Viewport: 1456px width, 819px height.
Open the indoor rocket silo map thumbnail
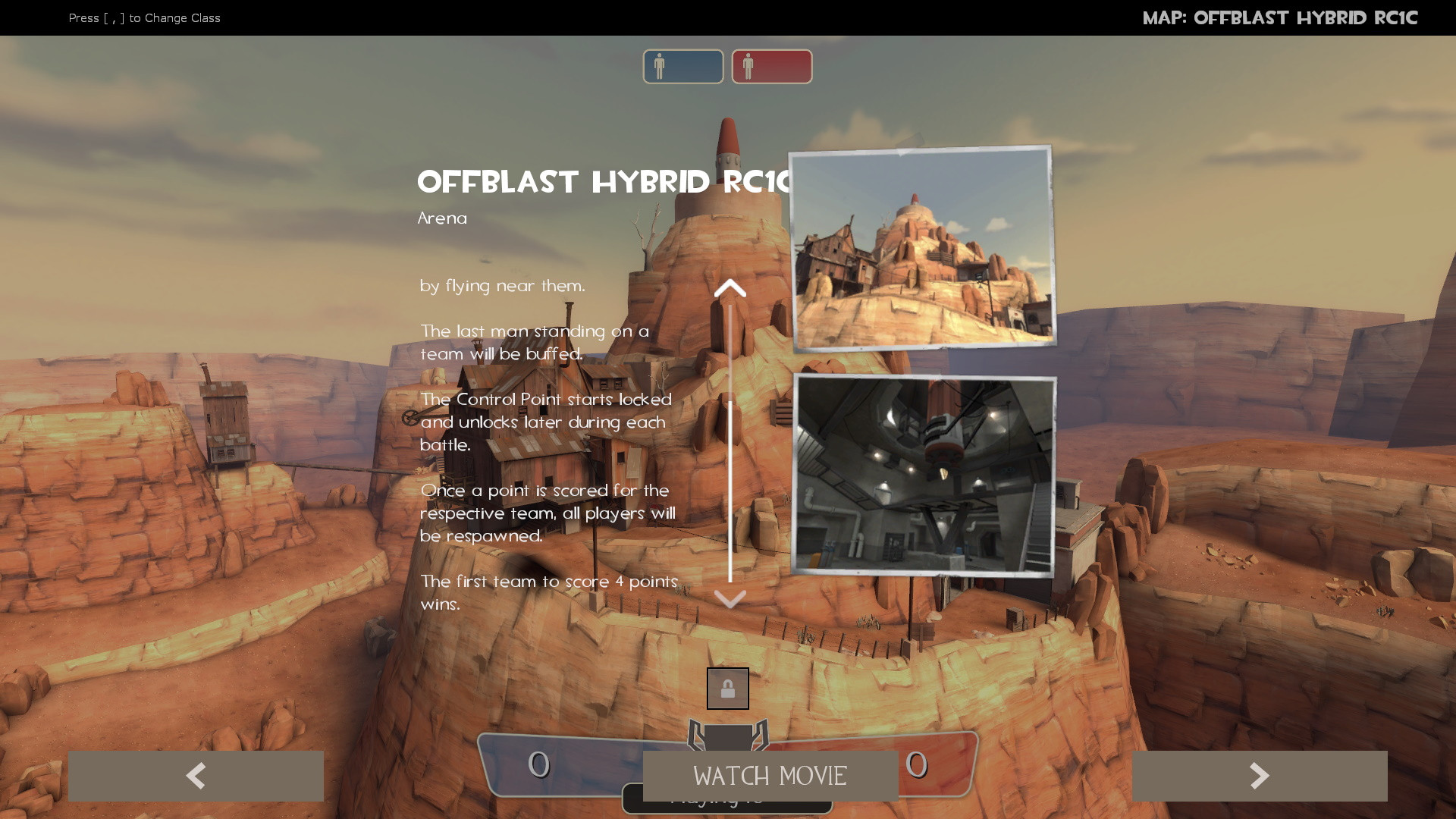[x=923, y=475]
